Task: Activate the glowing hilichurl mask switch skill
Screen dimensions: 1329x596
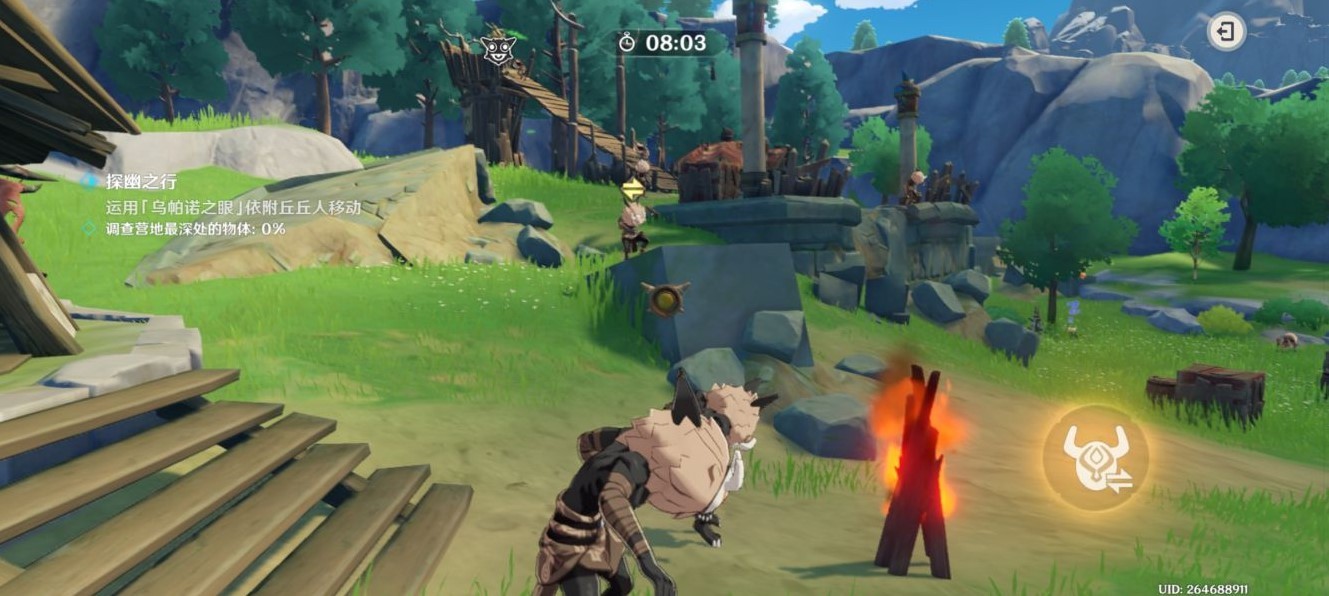Action: click(x=1095, y=458)
